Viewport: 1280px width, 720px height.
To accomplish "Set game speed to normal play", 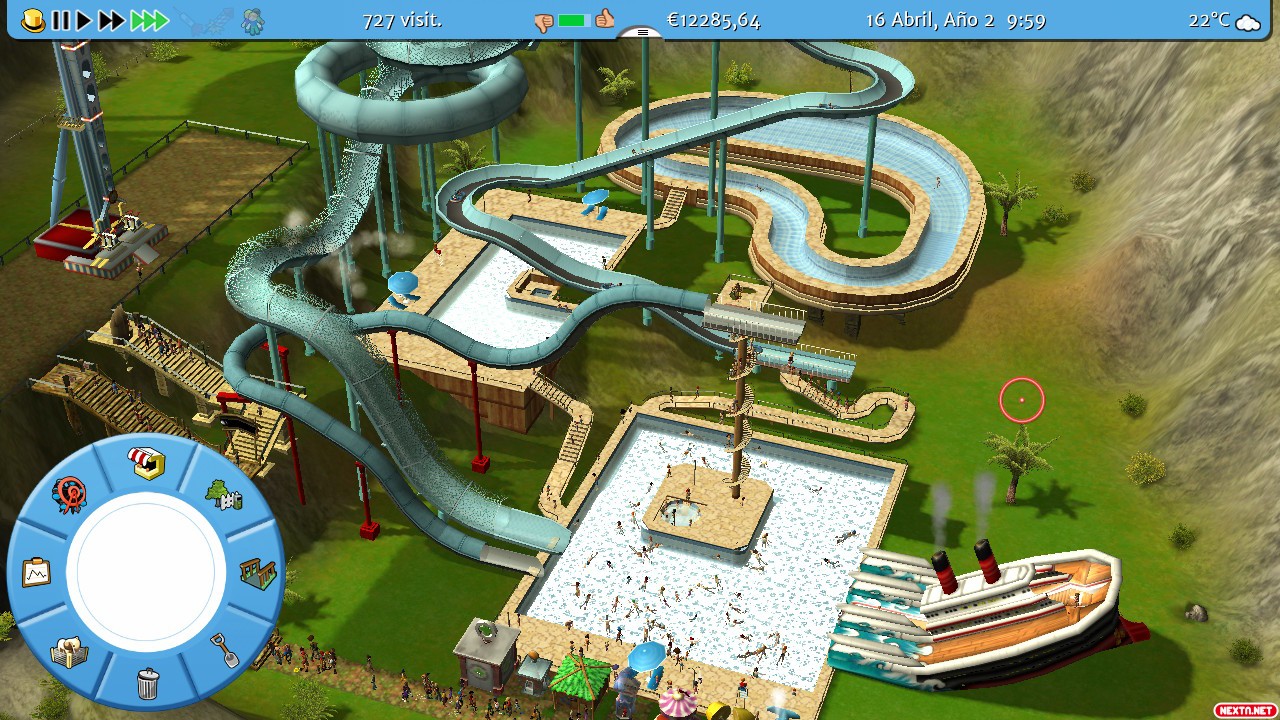I will (x=84, y=20).
